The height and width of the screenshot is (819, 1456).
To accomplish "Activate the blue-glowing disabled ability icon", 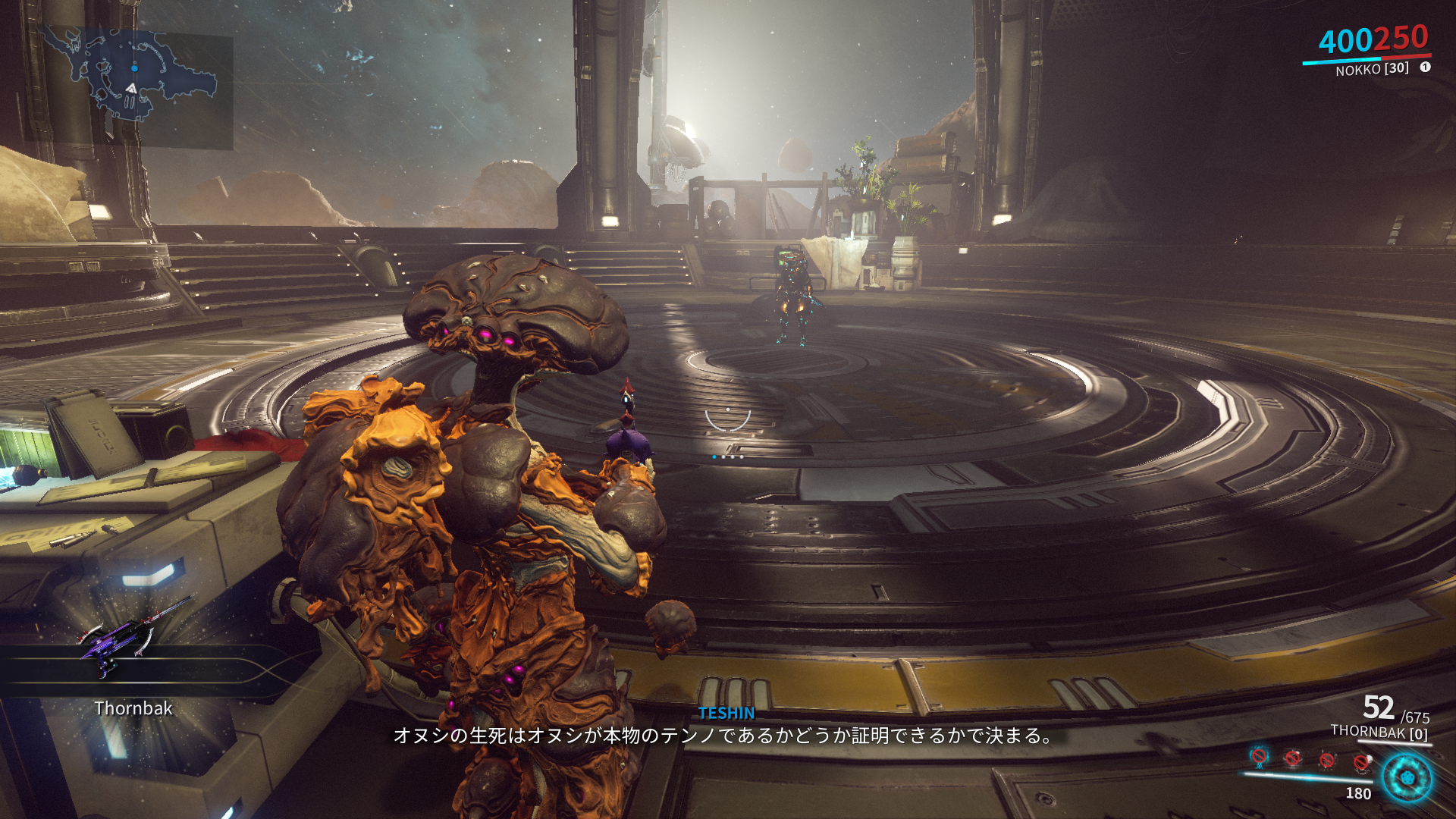I will [1259, 756].
